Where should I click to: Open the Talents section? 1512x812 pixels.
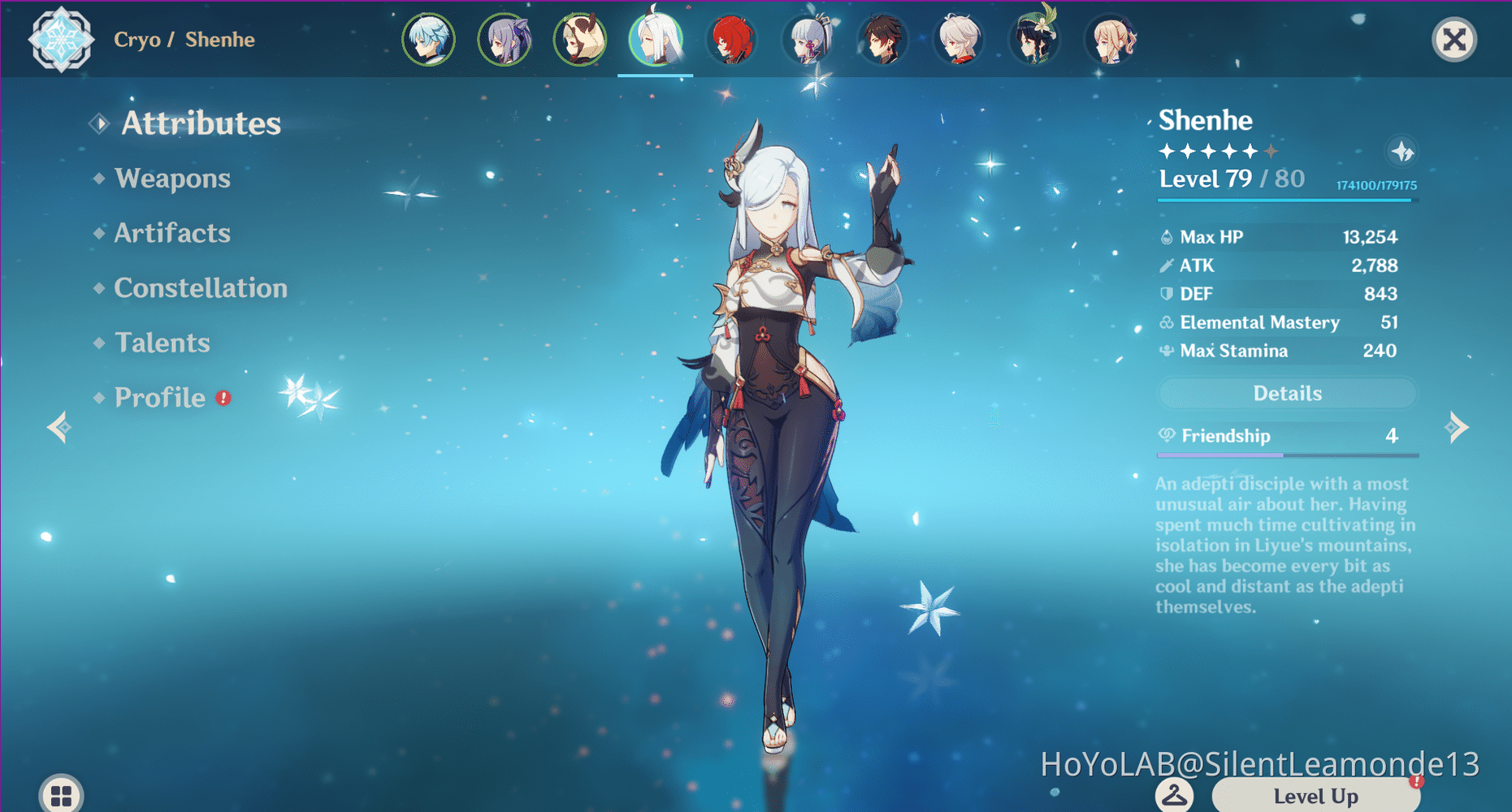[162, 342]
